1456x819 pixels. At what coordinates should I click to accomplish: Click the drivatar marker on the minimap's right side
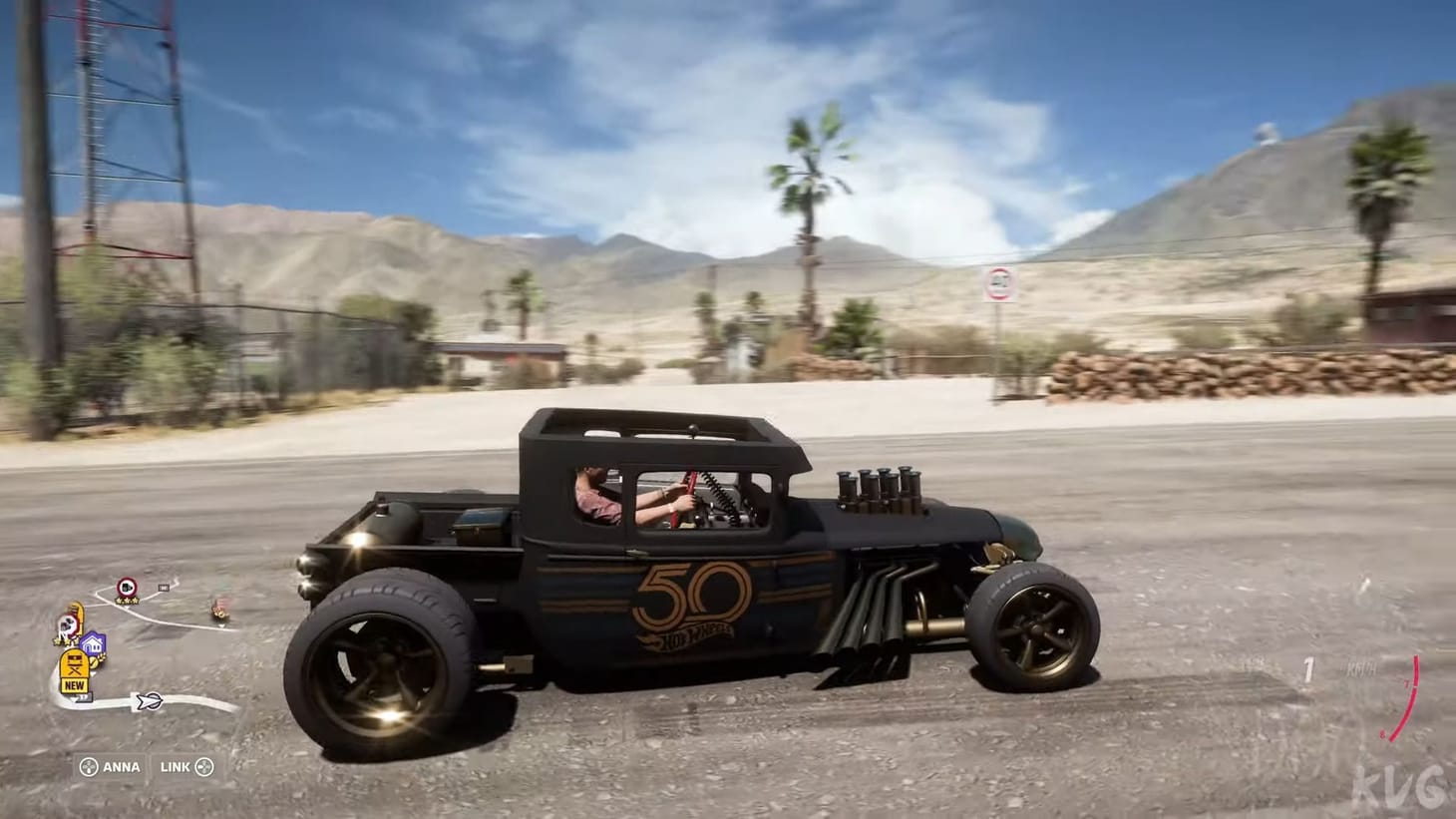[x=220, y=613]
